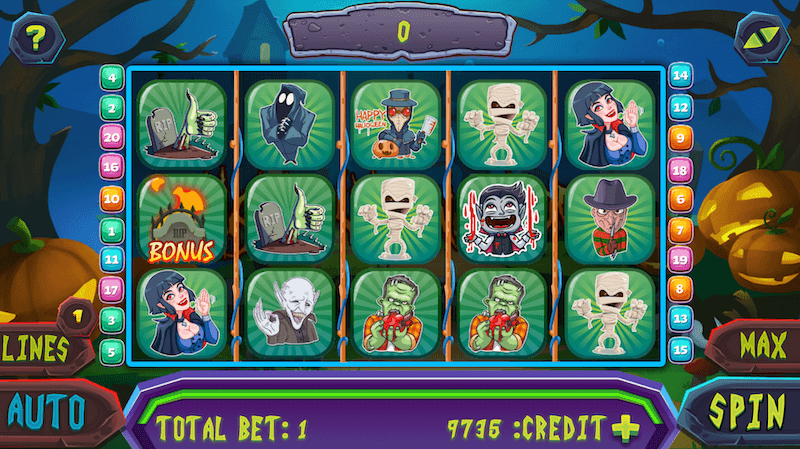Choose payline marker number 19
The image size is (800, 449).
pos(680,259)
